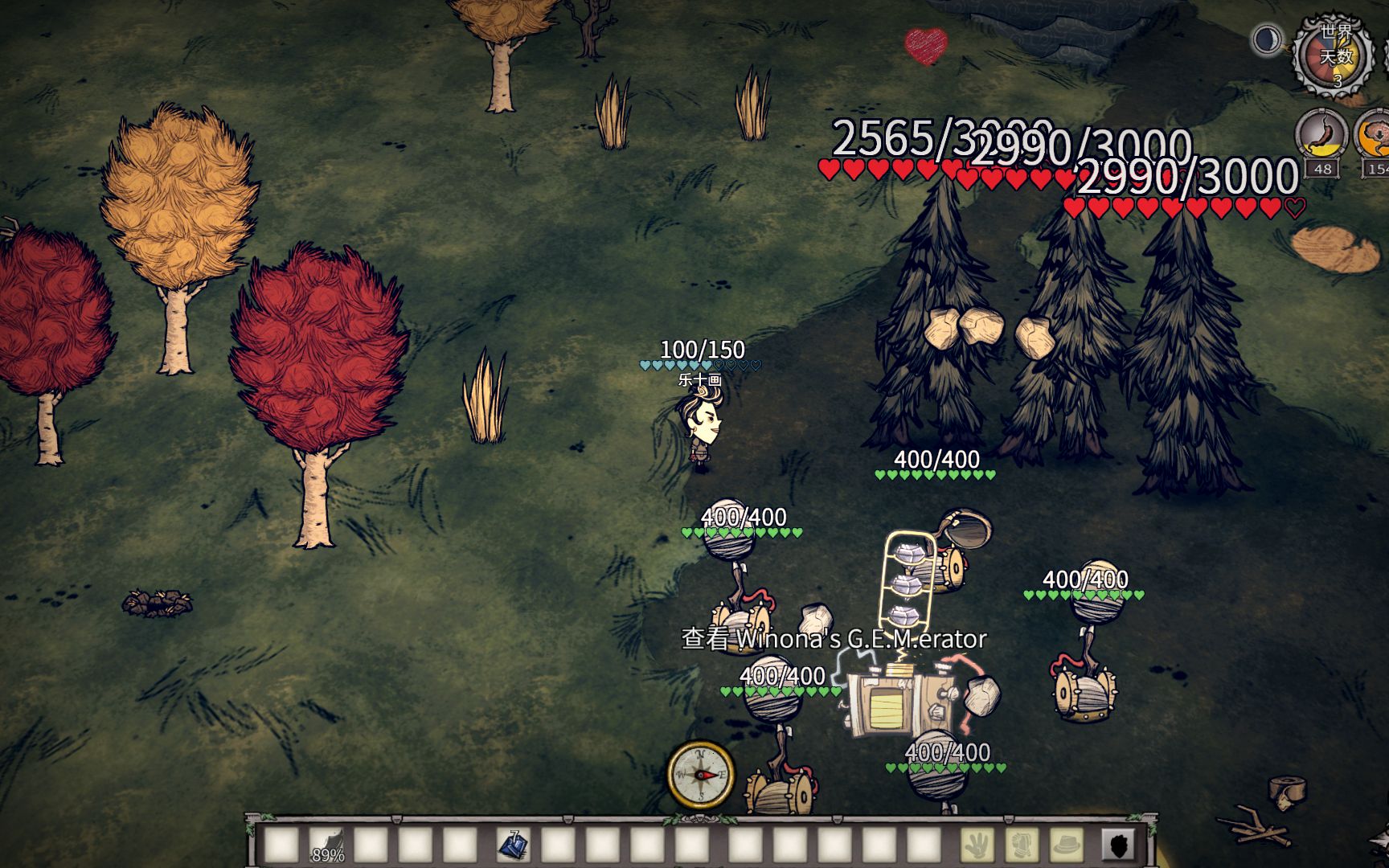This screenshot has height=868, width=1389.
Task: Choose the hat equipment slot
Action: (1067, 845)
